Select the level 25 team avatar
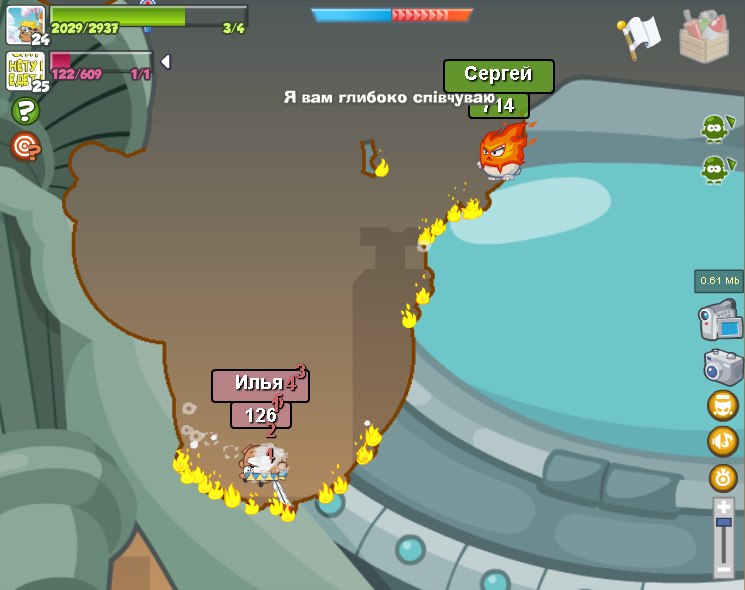The width and height of the screenshot is (745, 590). click(x=26, y=72)
